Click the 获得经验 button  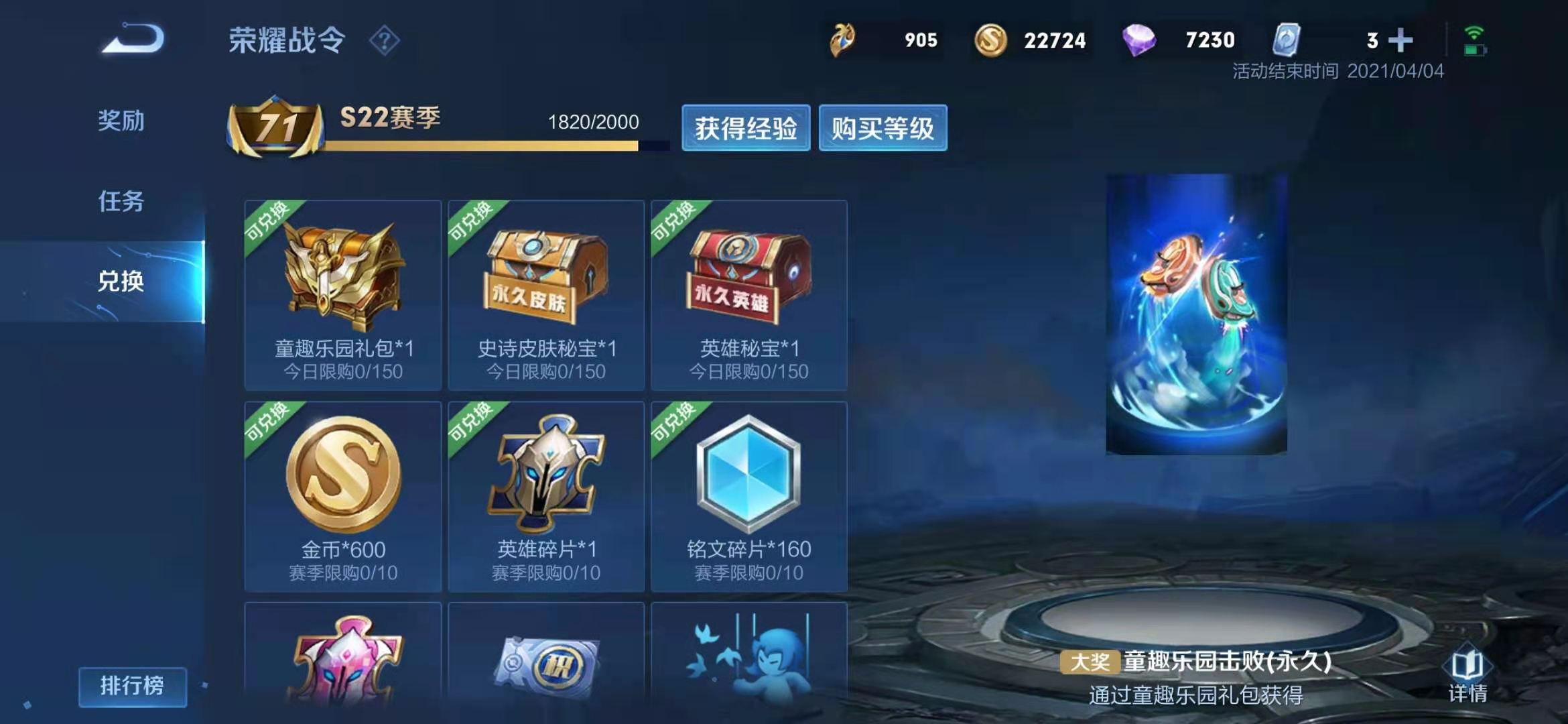point(745,128)
